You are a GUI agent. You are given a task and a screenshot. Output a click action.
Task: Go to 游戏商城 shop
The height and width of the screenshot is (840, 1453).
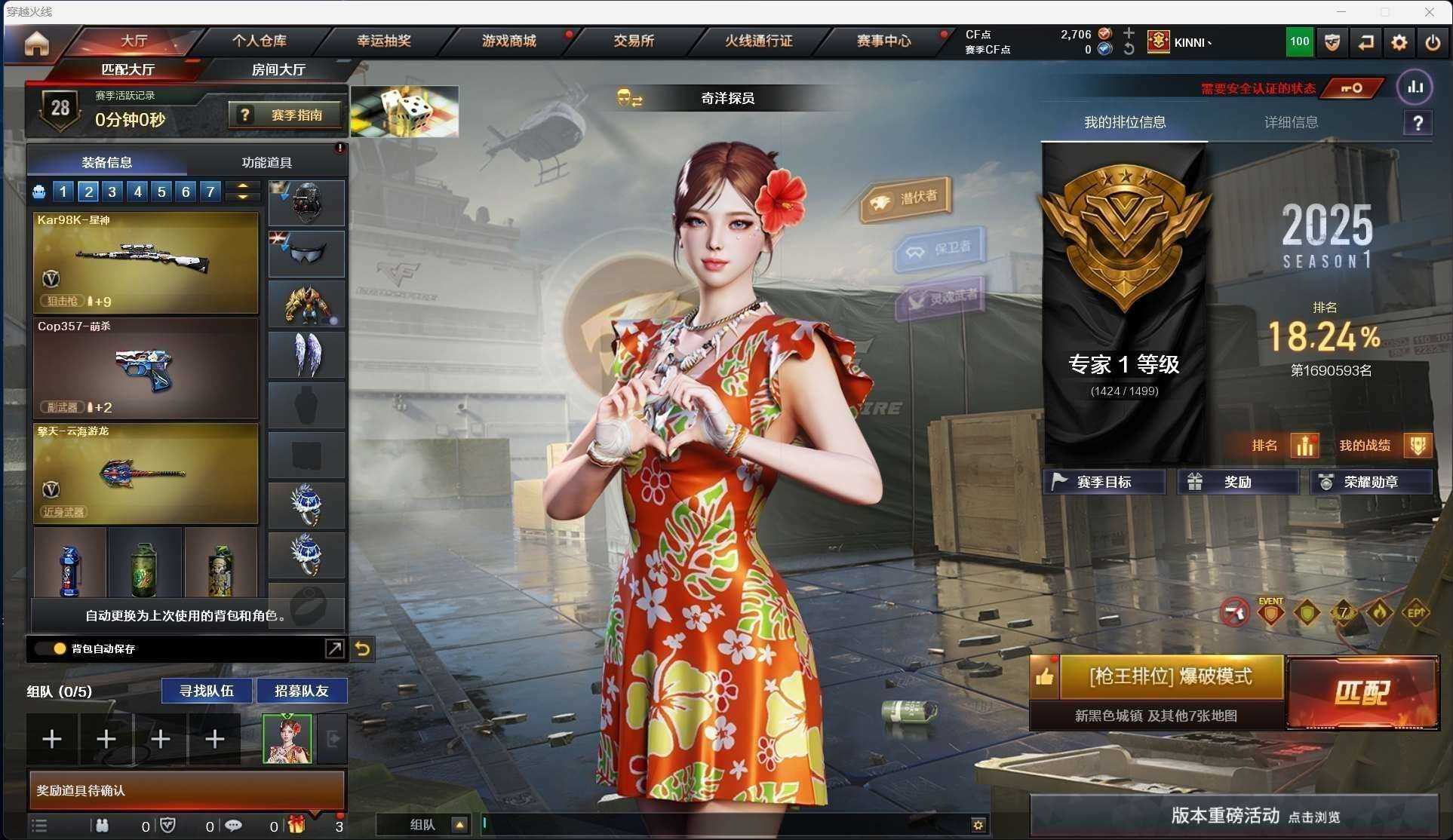point(508,41)
